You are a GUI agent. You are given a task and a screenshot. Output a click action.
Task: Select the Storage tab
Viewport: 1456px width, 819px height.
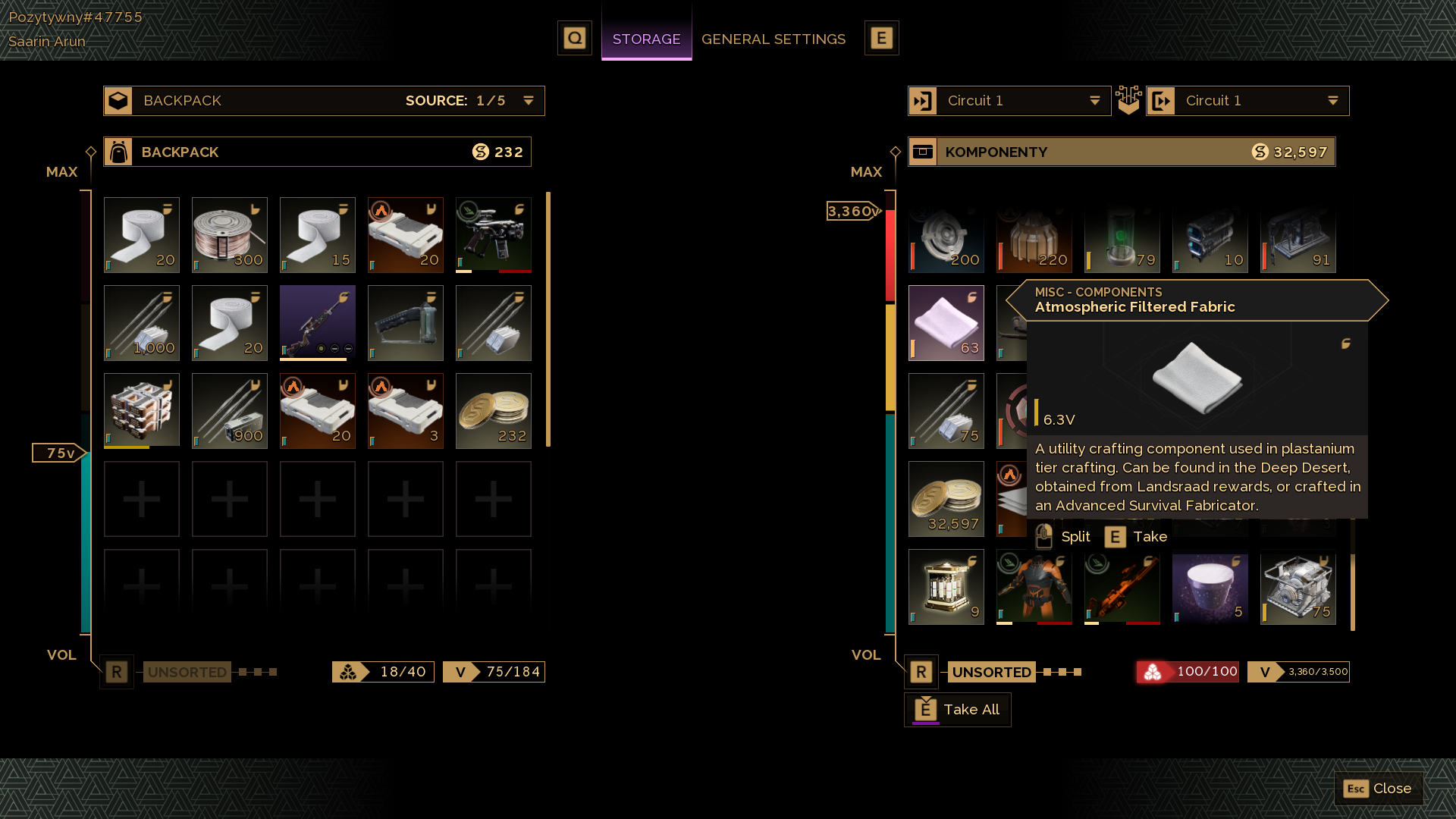coord(646,39)
